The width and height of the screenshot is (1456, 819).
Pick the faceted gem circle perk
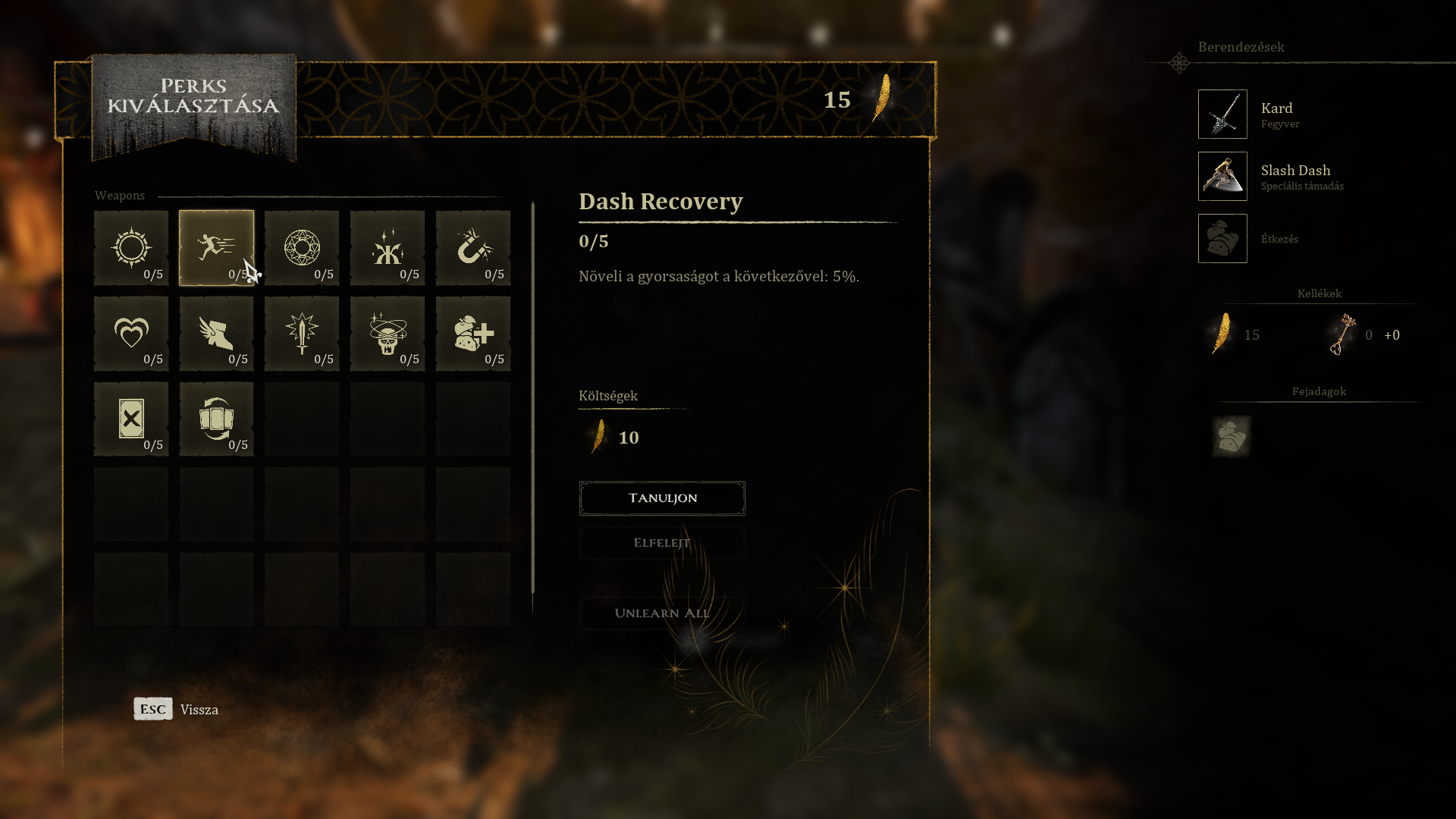pos(302,248)
